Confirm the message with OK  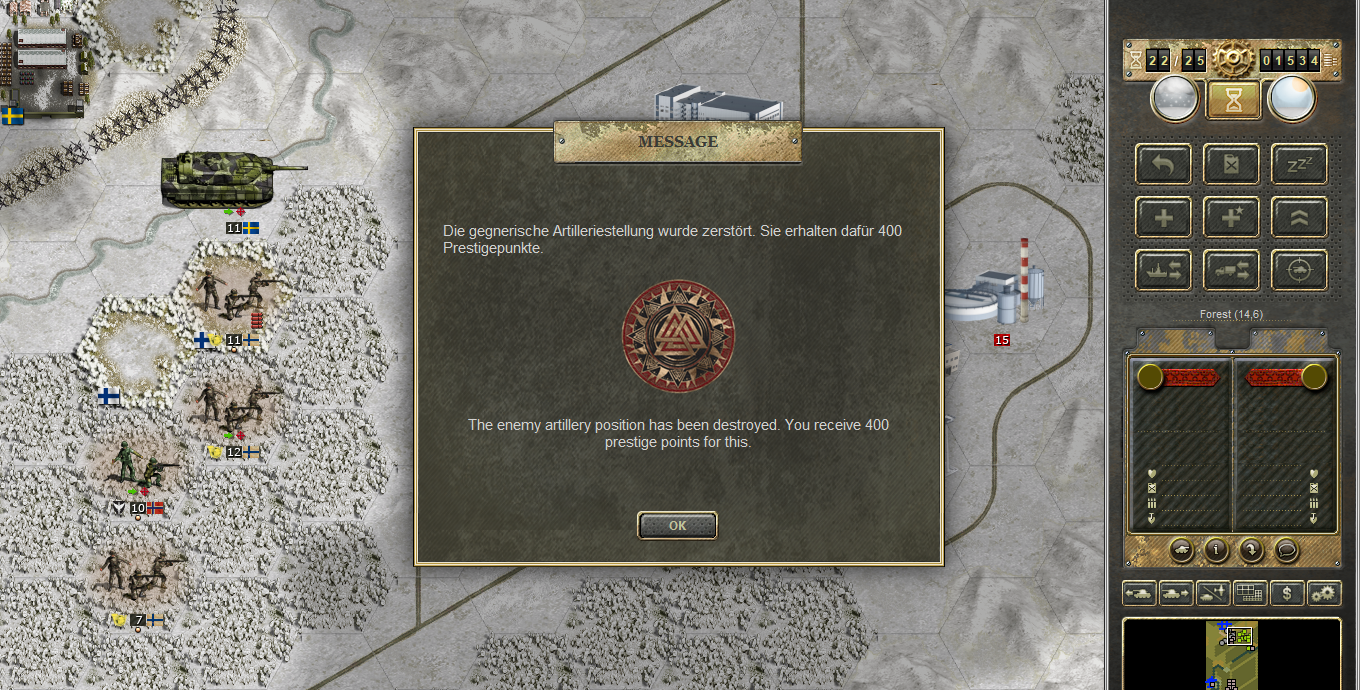677,525
